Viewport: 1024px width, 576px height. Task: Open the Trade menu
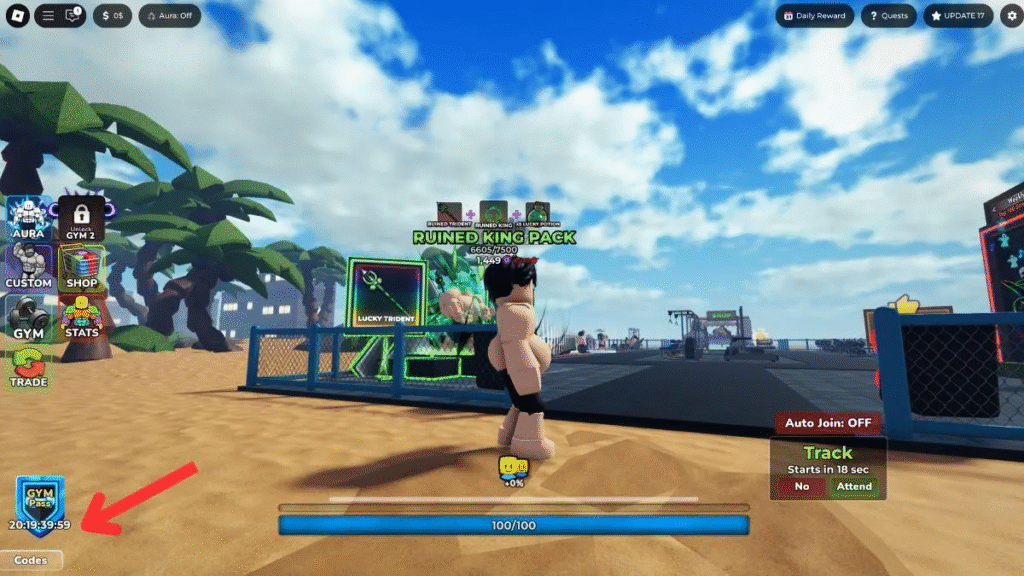pyautogui.click(x=29, y=367)
